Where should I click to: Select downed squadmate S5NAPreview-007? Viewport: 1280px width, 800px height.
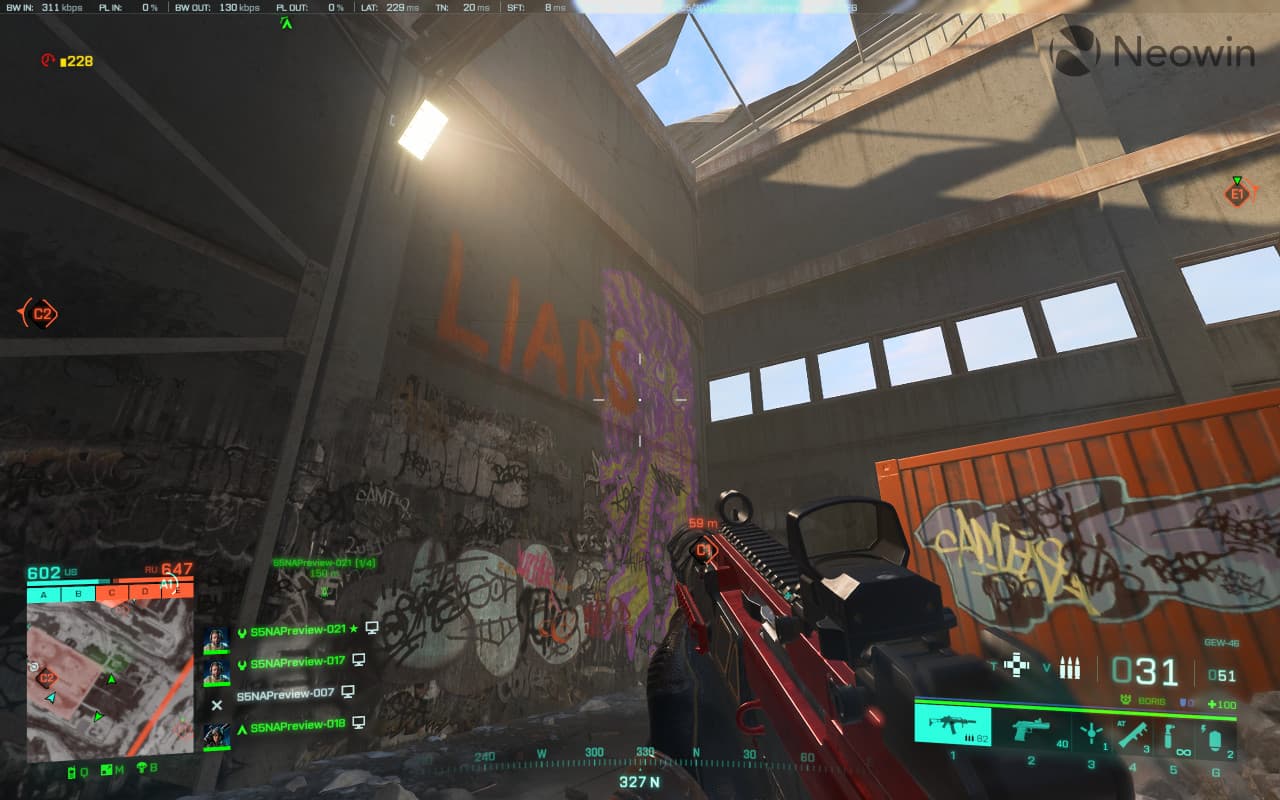tap(285, 693)
